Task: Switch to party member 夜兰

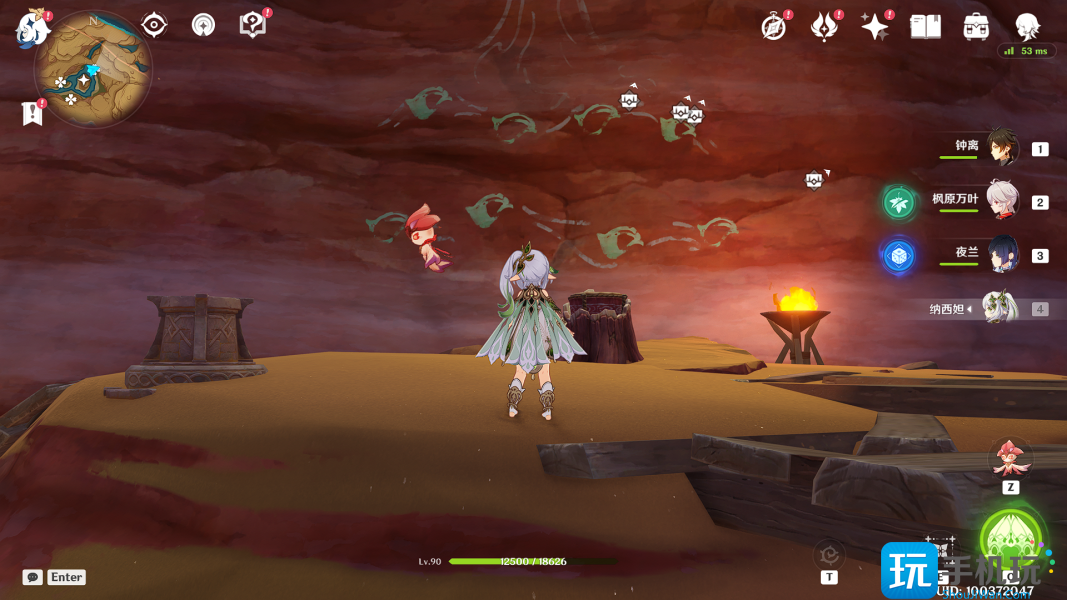Action: [1002, 255]
